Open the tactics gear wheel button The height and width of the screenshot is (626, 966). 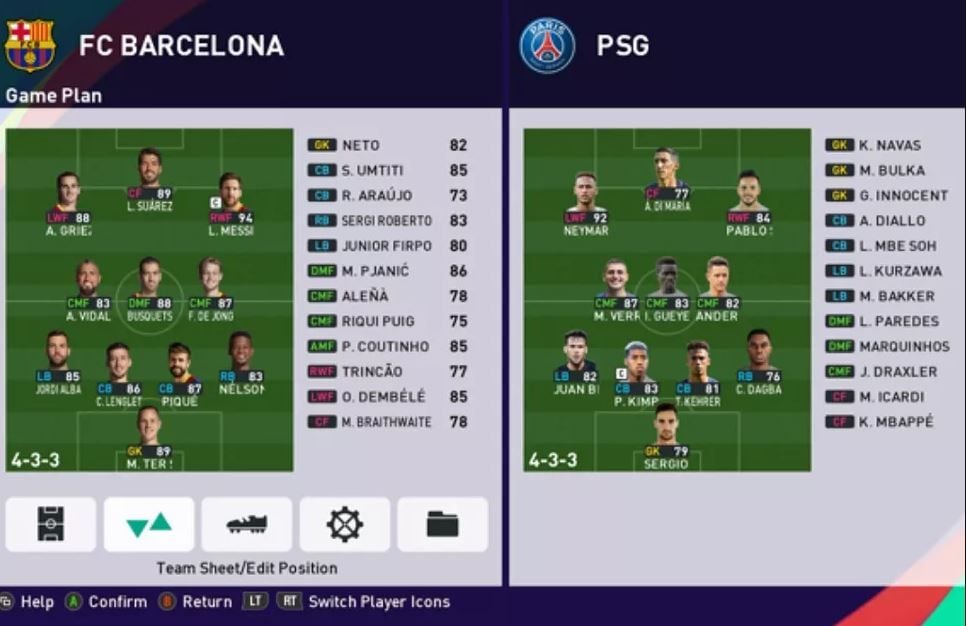[x=344, y=524]
